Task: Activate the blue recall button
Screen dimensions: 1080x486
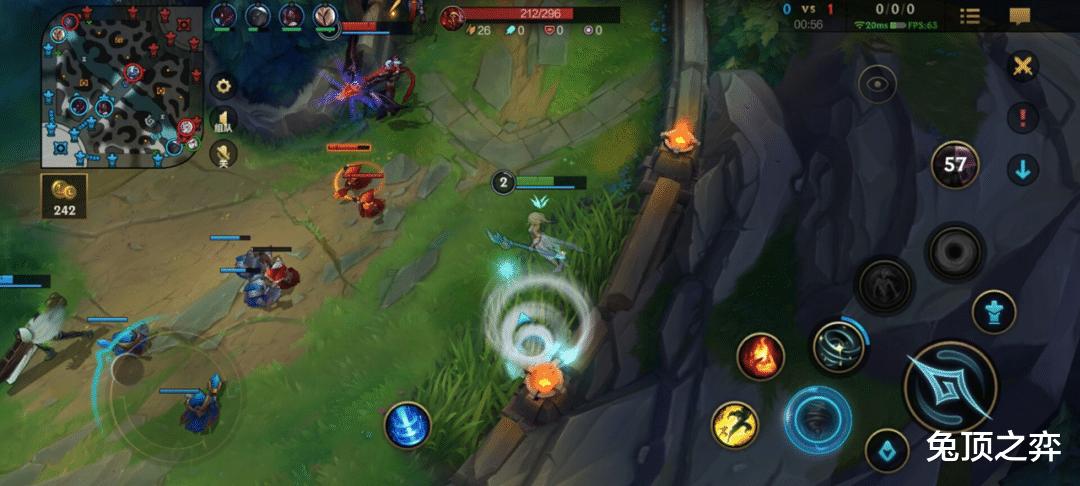Action: click(x=407, y=424)
